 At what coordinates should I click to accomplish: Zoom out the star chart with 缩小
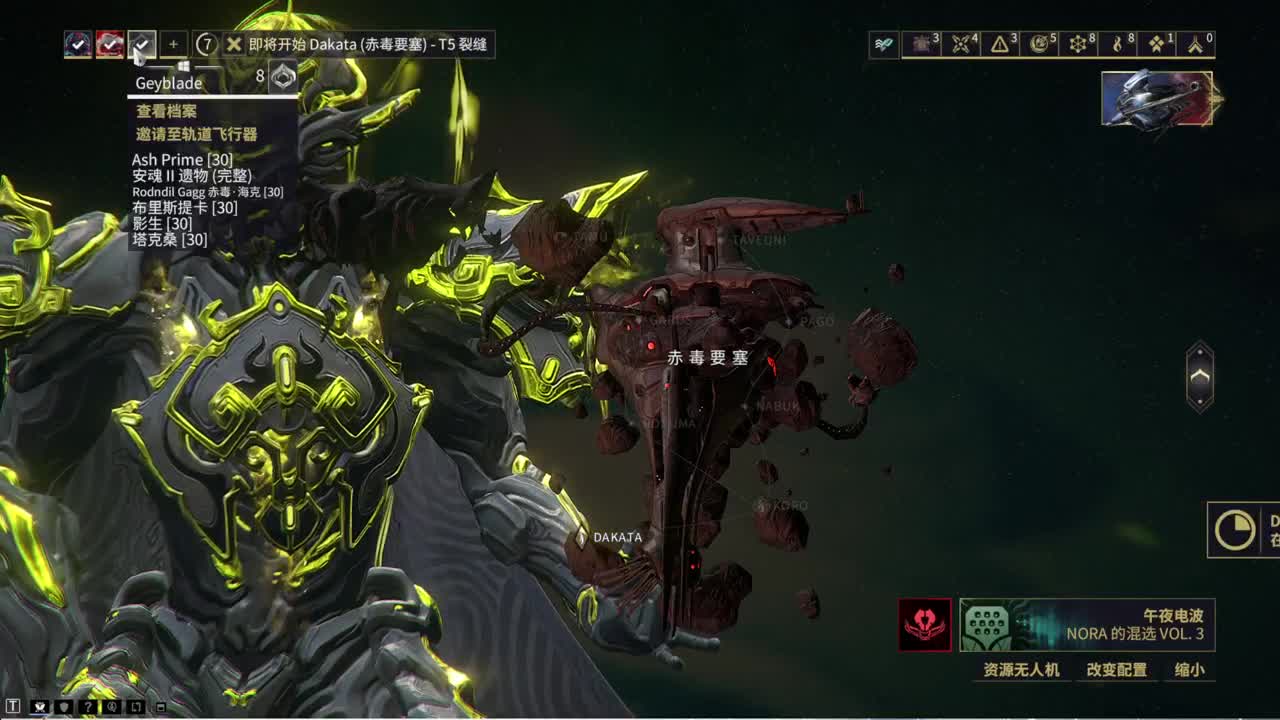[x=1189, y=670]
